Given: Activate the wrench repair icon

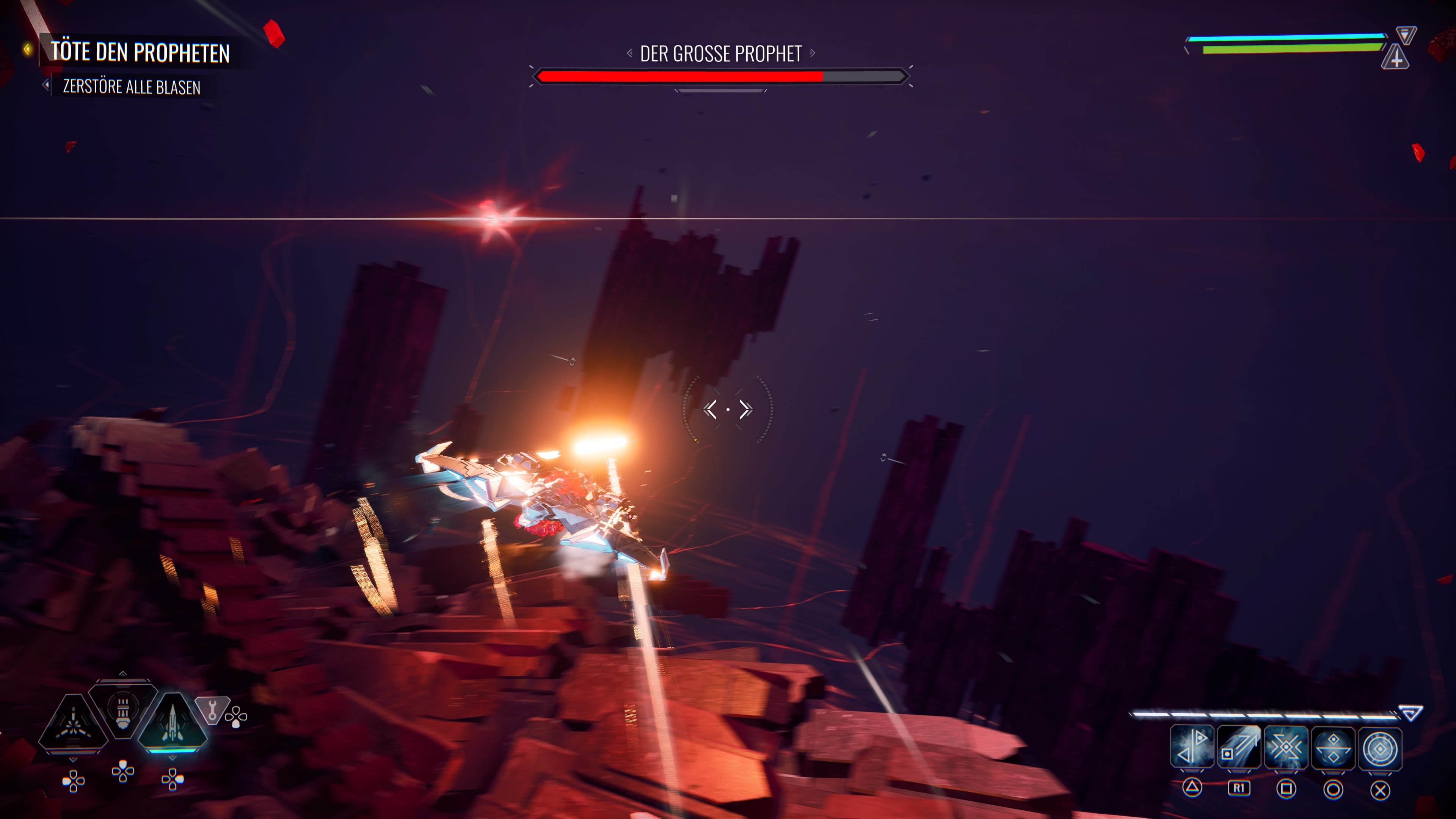Looking at the screenshot, I should [x=212, y=710].
